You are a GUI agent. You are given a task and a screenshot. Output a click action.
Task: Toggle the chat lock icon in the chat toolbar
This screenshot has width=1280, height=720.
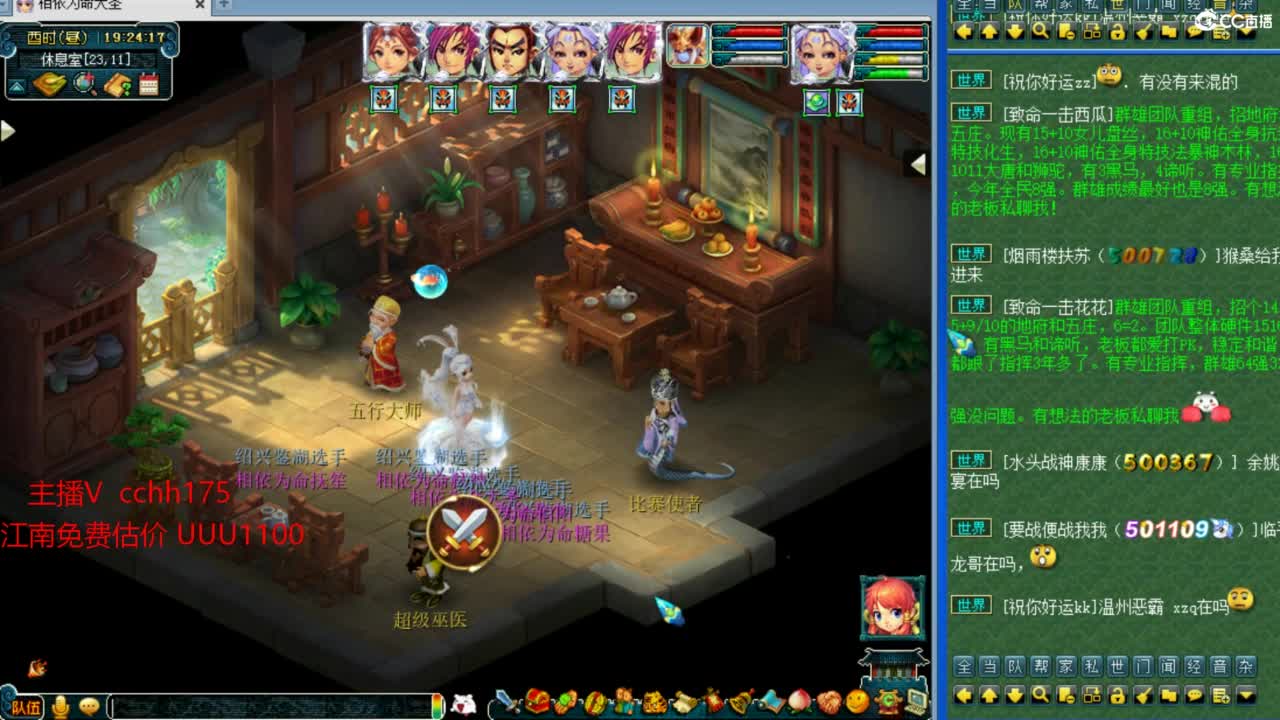pyautogui.click(x=1118, y=695)
